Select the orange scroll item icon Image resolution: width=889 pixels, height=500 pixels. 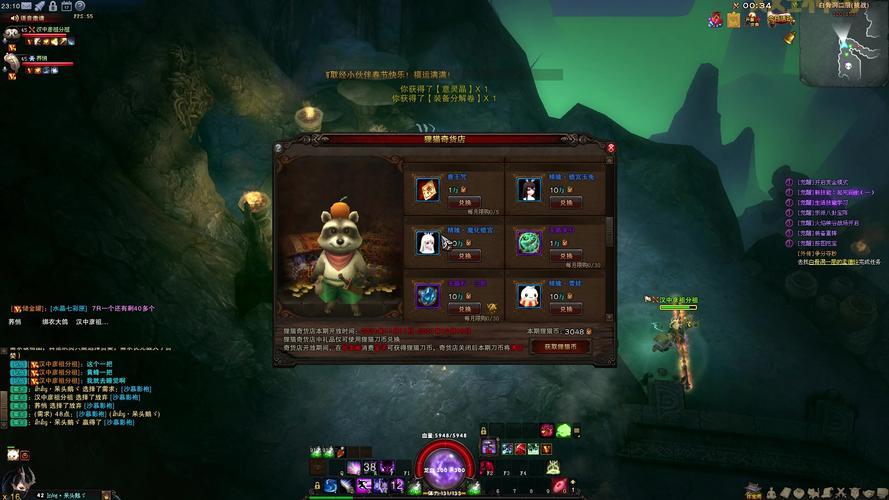click(427, 188)
